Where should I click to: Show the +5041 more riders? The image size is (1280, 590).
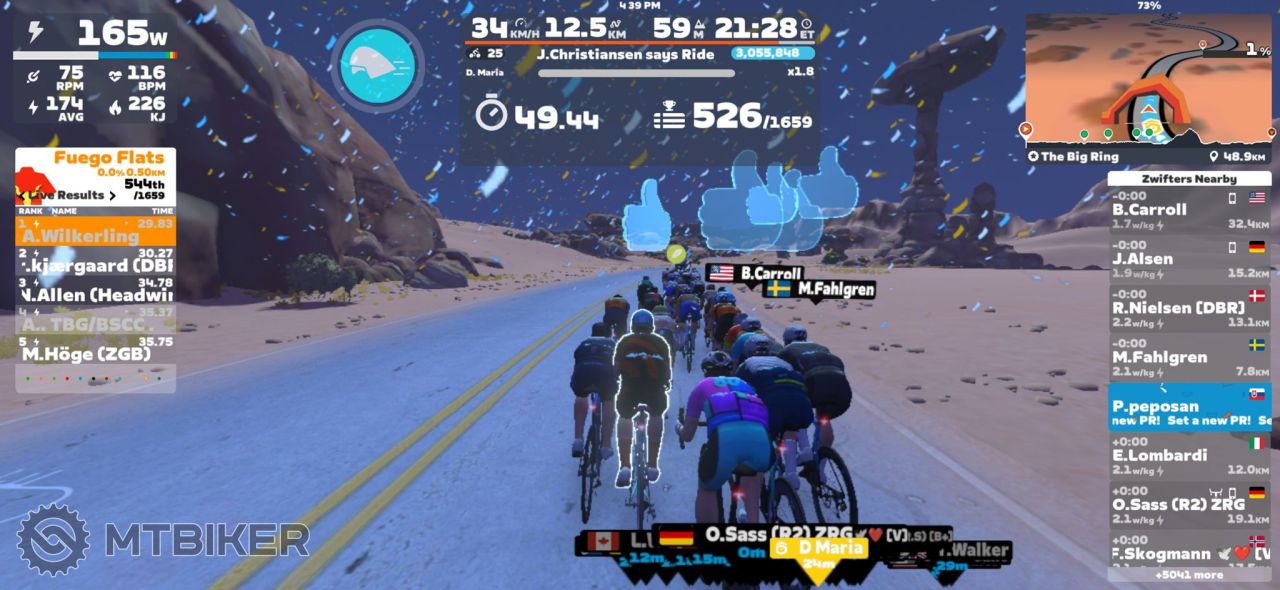(1188, 575)
